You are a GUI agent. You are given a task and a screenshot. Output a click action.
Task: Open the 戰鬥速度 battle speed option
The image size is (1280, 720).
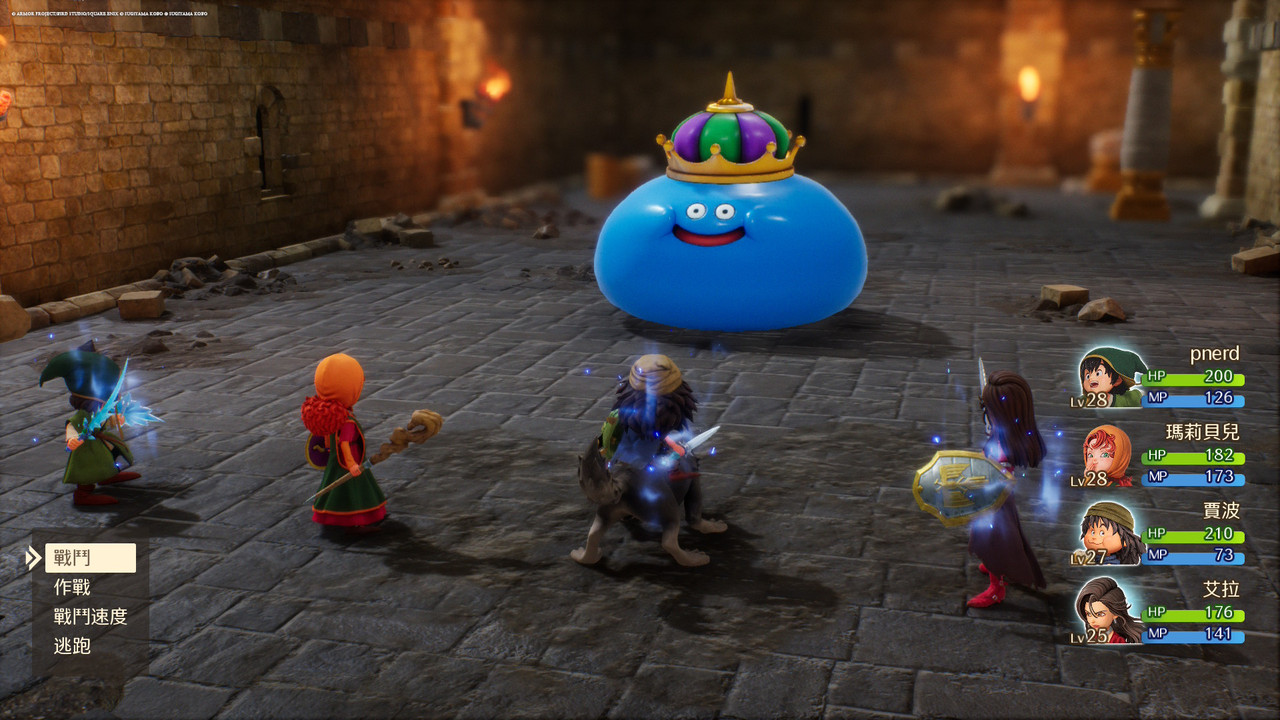90,617
